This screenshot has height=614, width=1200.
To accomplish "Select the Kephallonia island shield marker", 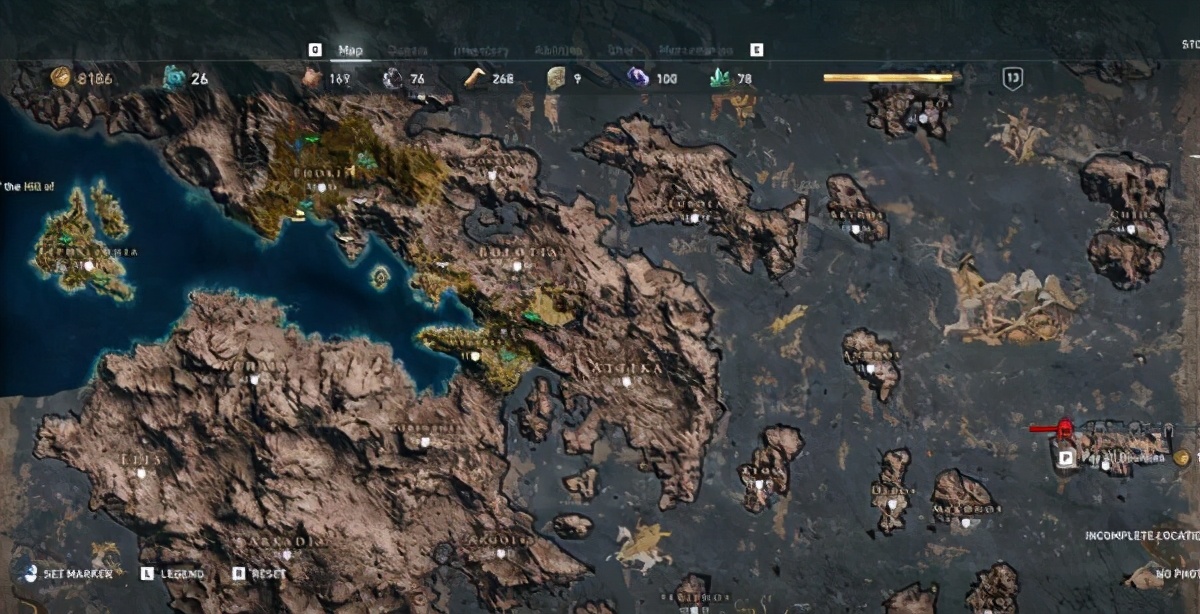I will click(89, 266).
